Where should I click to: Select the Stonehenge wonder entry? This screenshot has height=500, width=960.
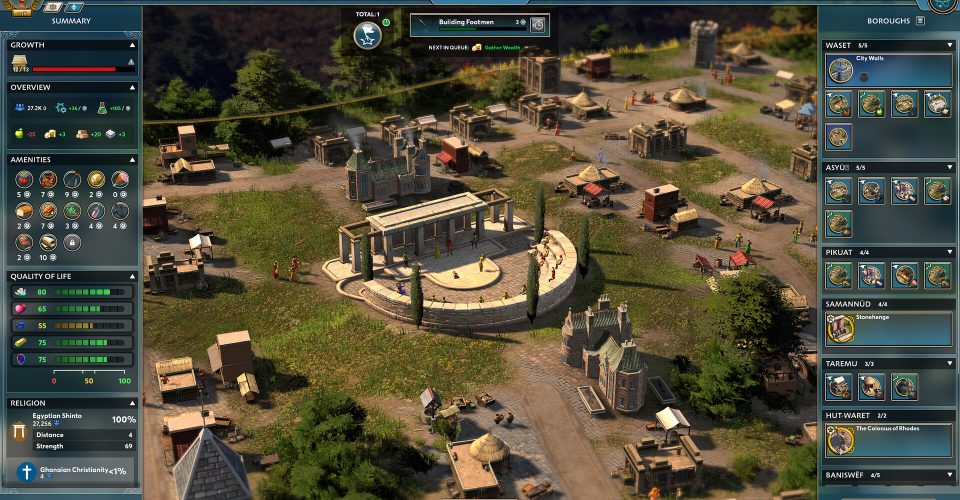click(x=888, y=328)
